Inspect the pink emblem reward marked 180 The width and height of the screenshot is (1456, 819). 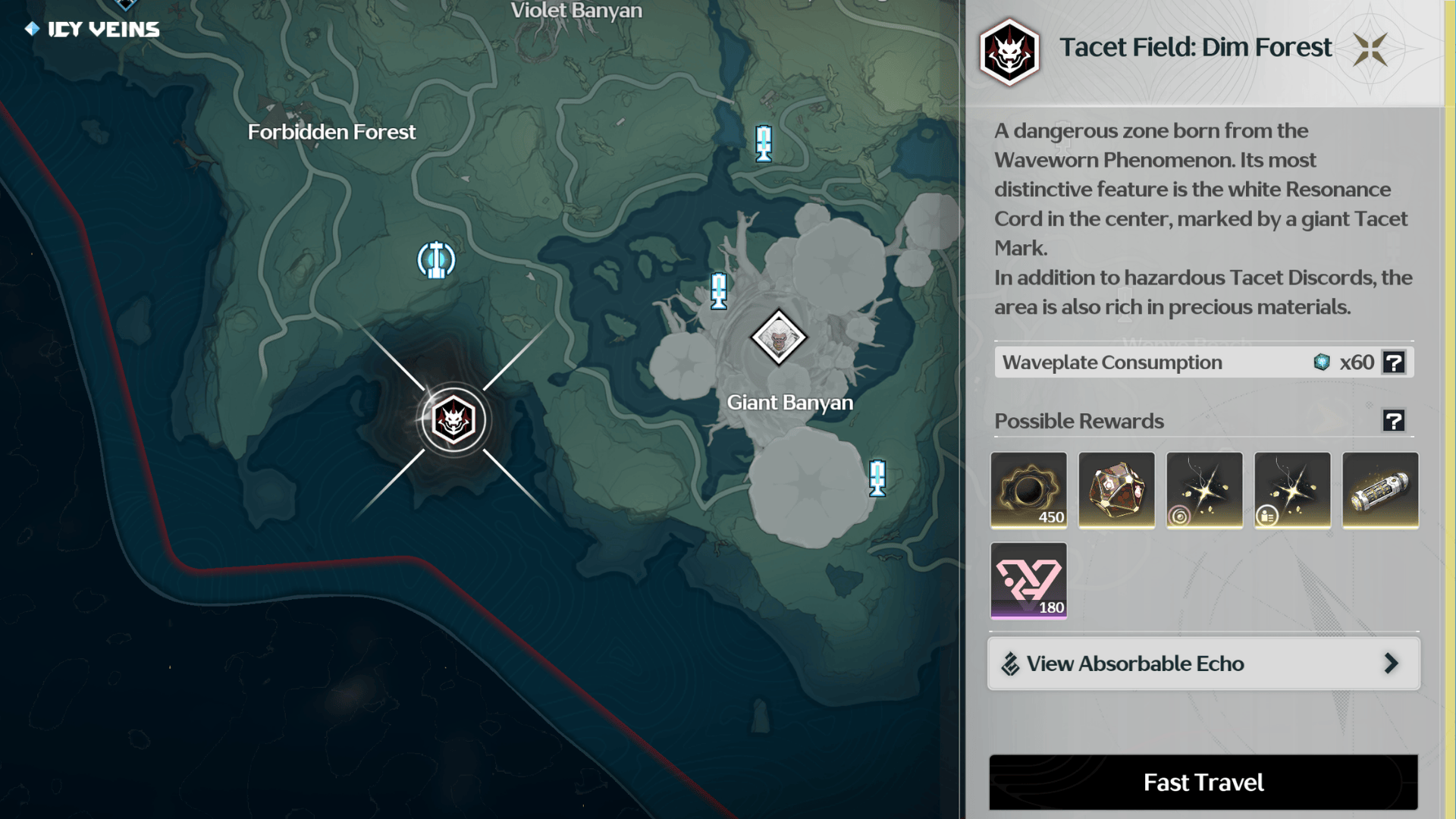[1028, 580]
